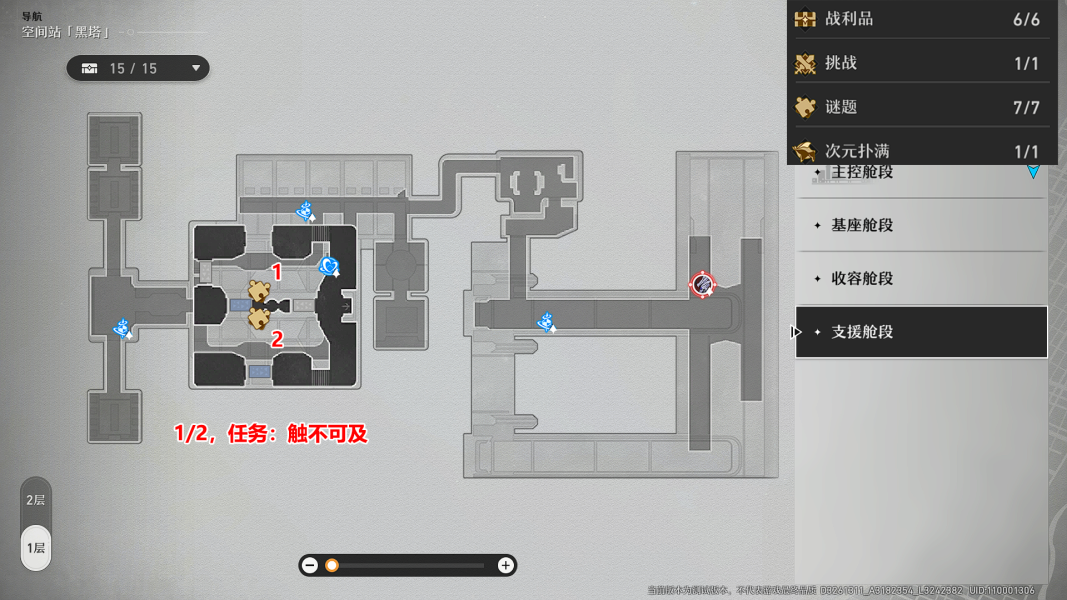Show the 战利品 6/6 row
Screen dimensions: 1067x600
(920, 19)
